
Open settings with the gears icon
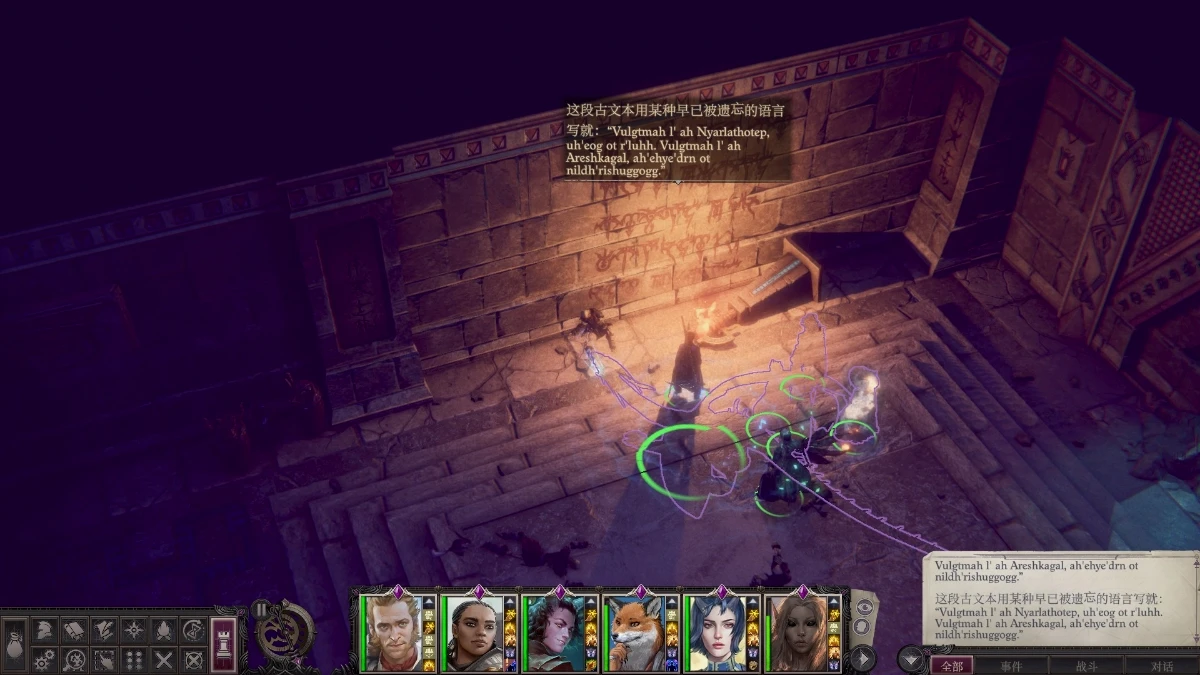tap(45, 659)
